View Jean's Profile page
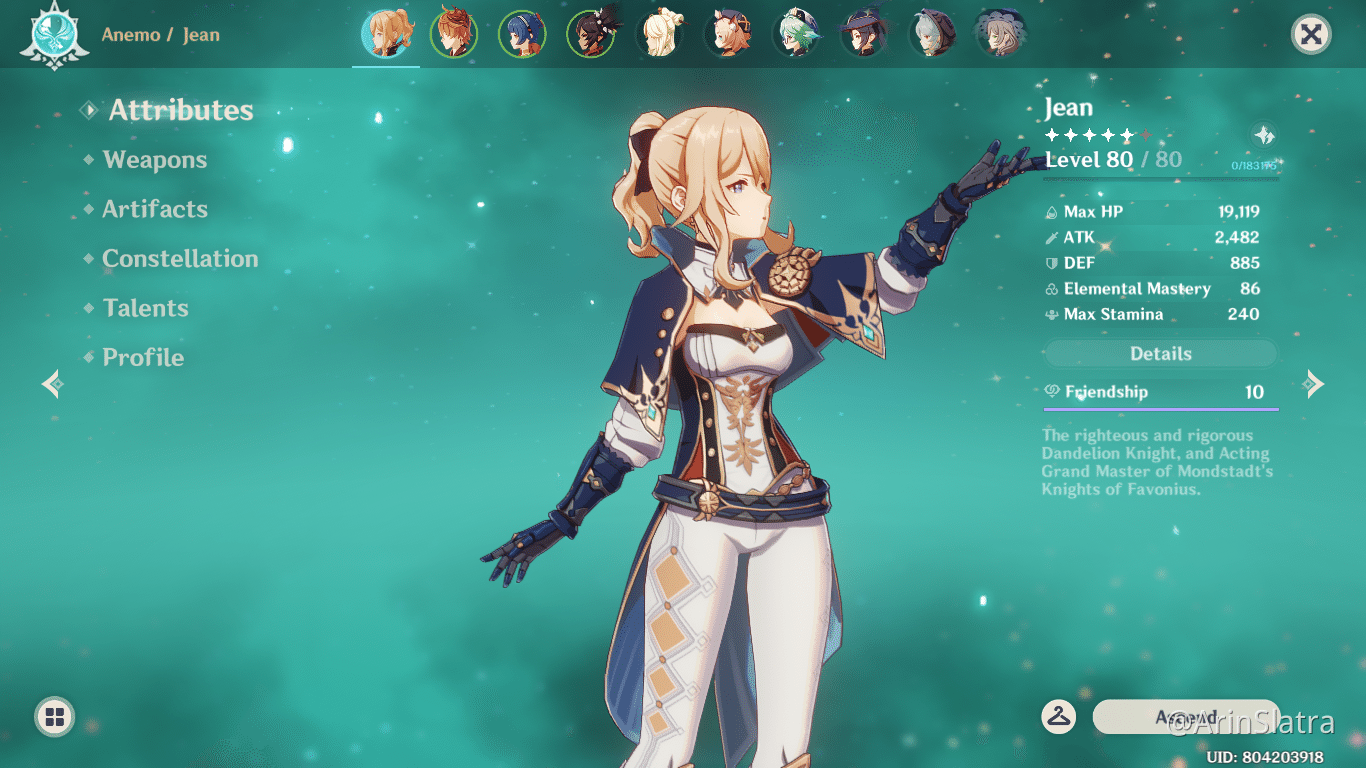Image resolution: width=1366 pixels, height=768 pixels. pyautogui.click(x=143, y=358)
